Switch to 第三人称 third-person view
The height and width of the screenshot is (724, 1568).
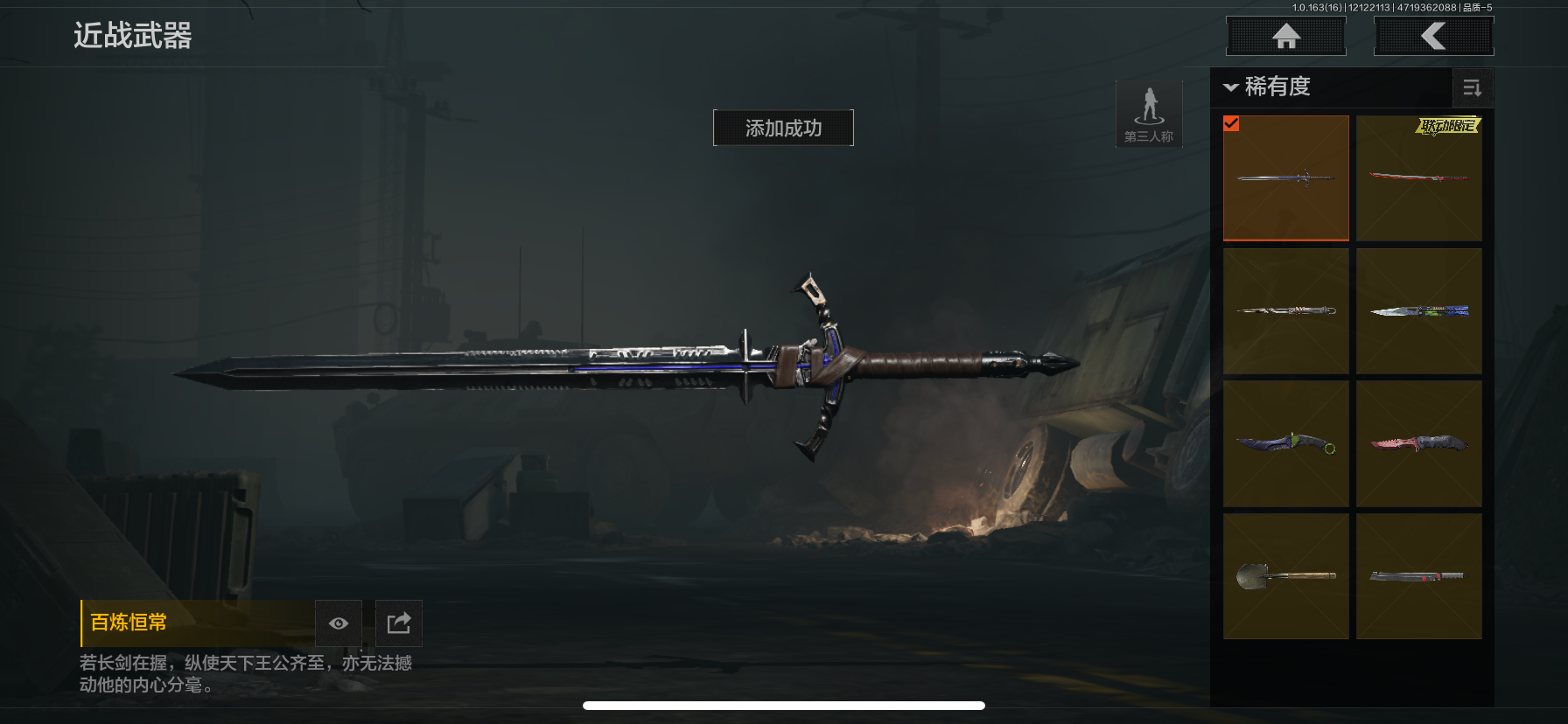click(x=1149, y=114)
